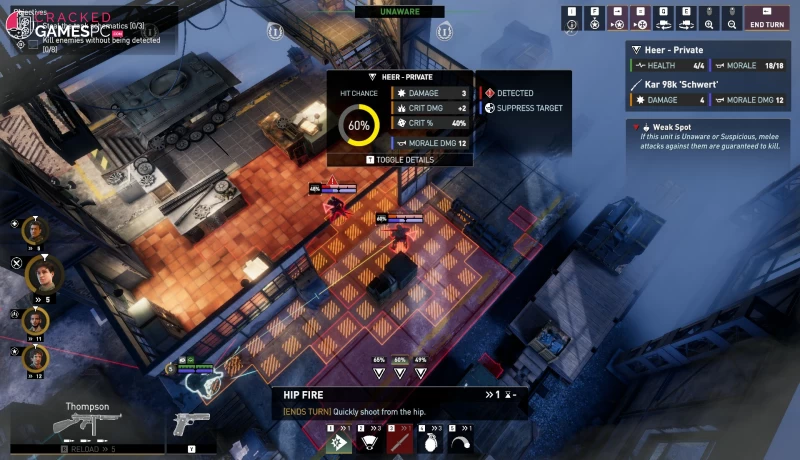Screen dimensions: 800x460
Task: Select the Hip Fire ability
Action: (340, 441)
